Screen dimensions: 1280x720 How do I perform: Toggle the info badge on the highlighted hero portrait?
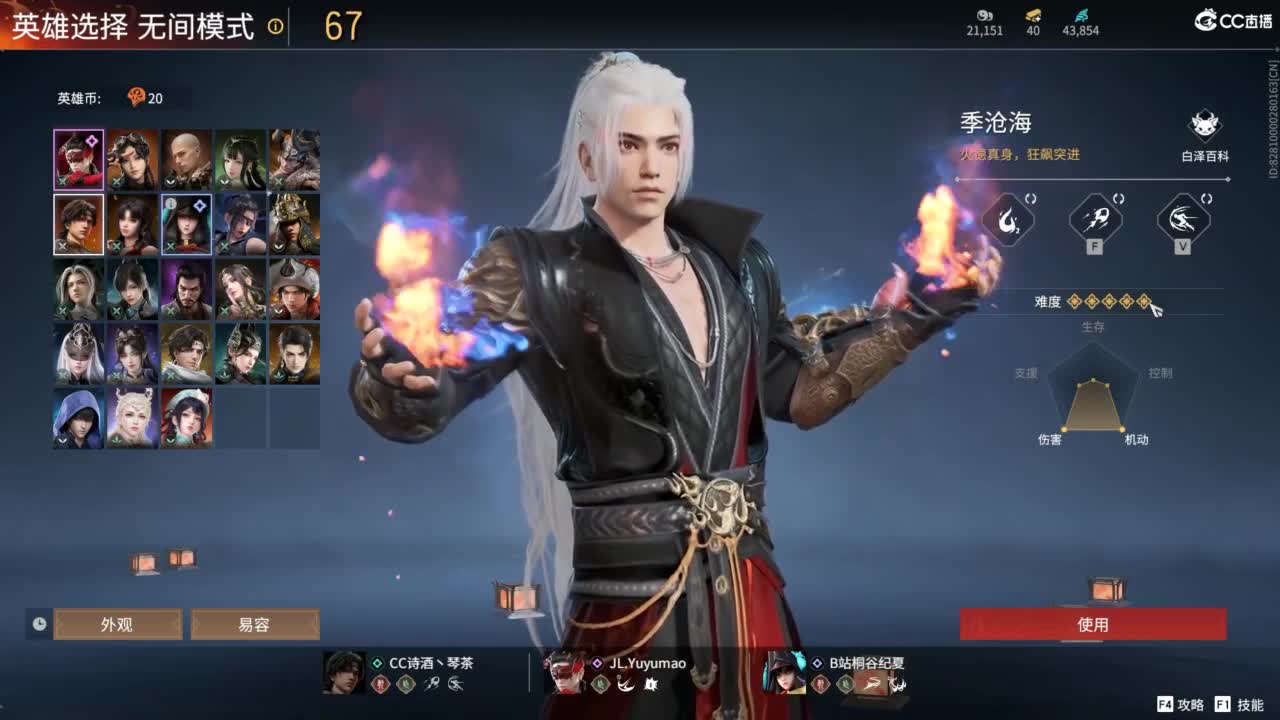coord(170,203)
